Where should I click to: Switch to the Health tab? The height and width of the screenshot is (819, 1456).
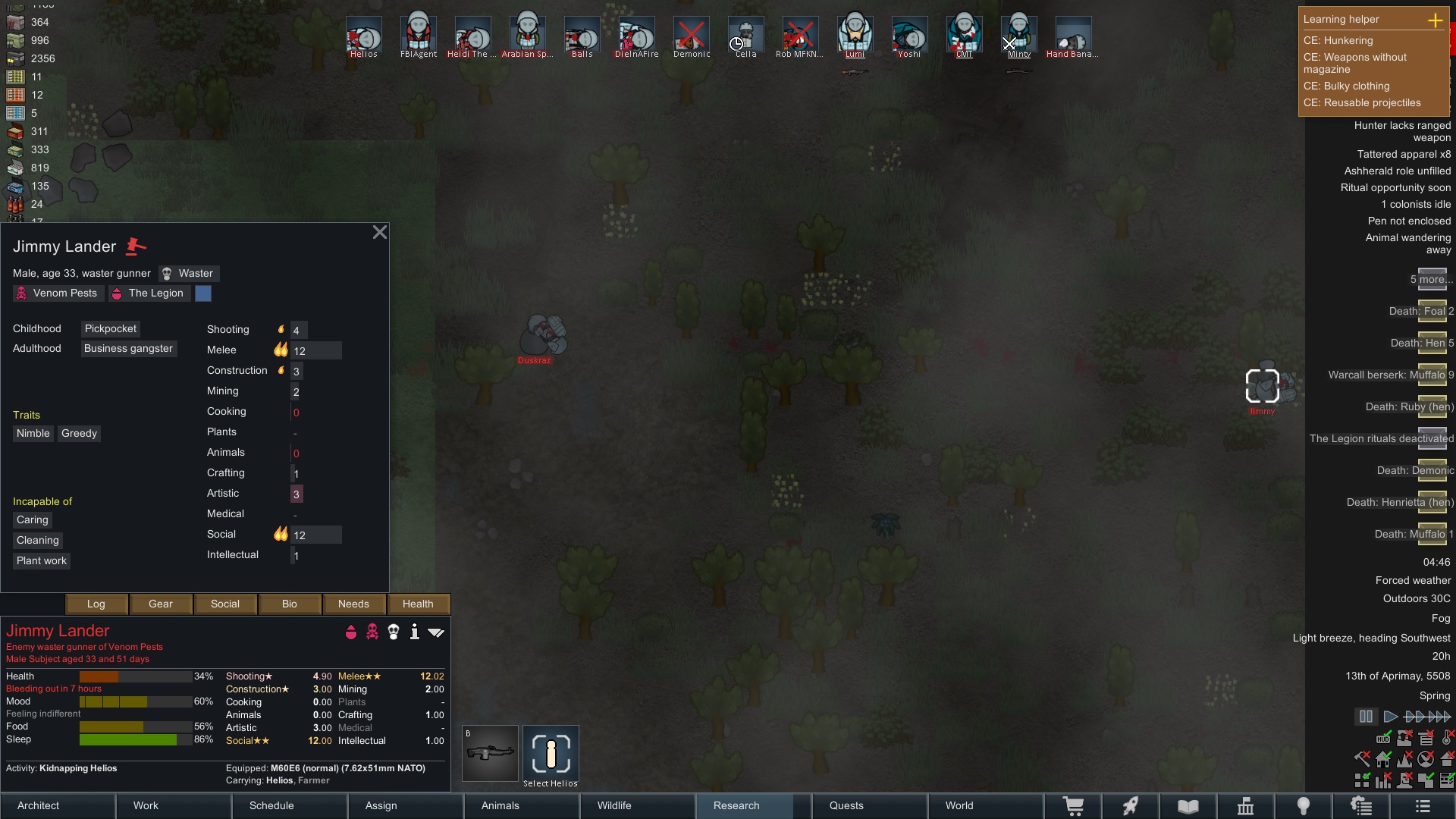pyautogui.click(x=418, y=604)
